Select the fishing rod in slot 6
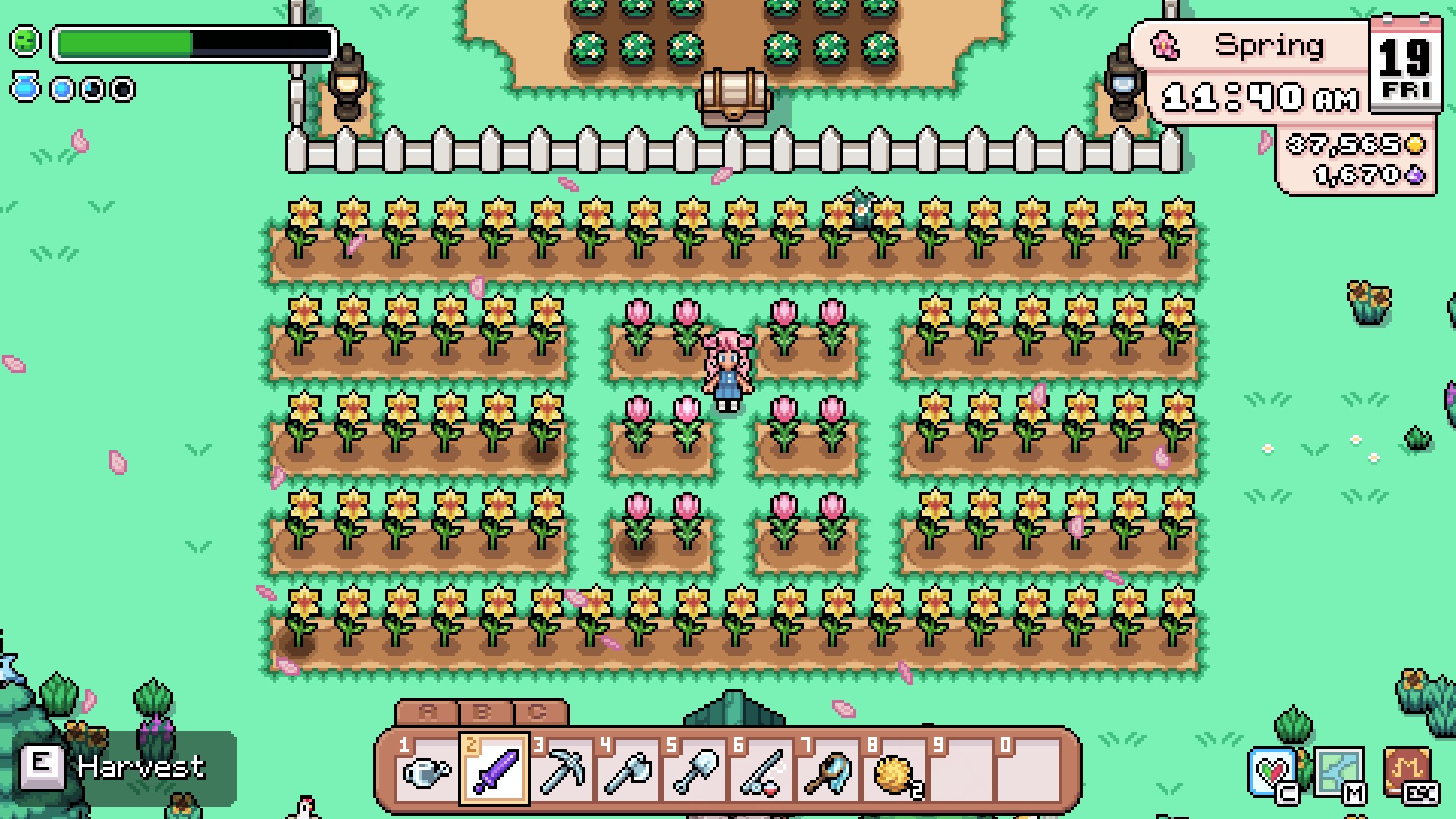This screenshot has height=819, width=1456. point(761,772)
